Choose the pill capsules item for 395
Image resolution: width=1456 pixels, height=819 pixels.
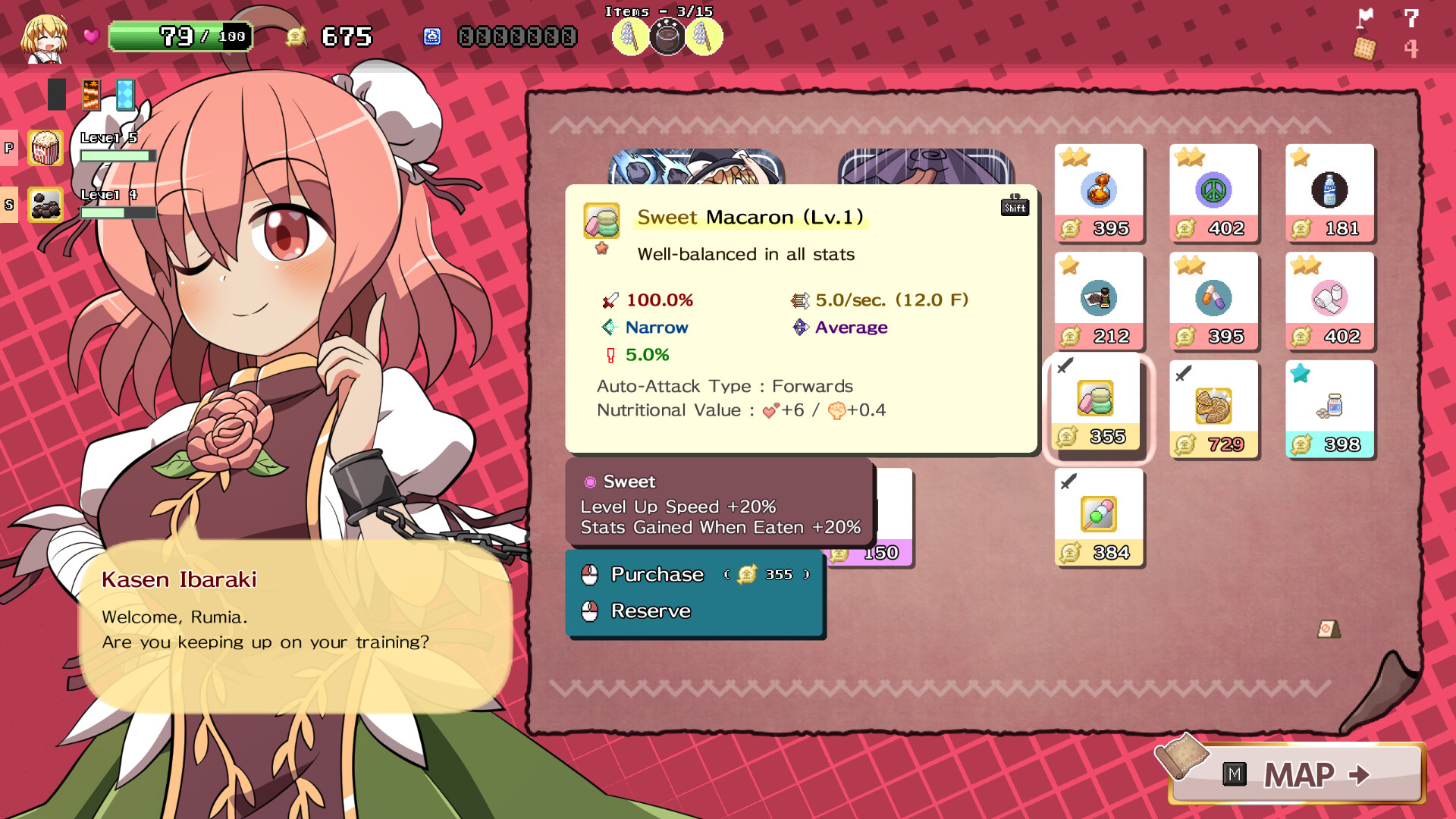(1213, 300)
